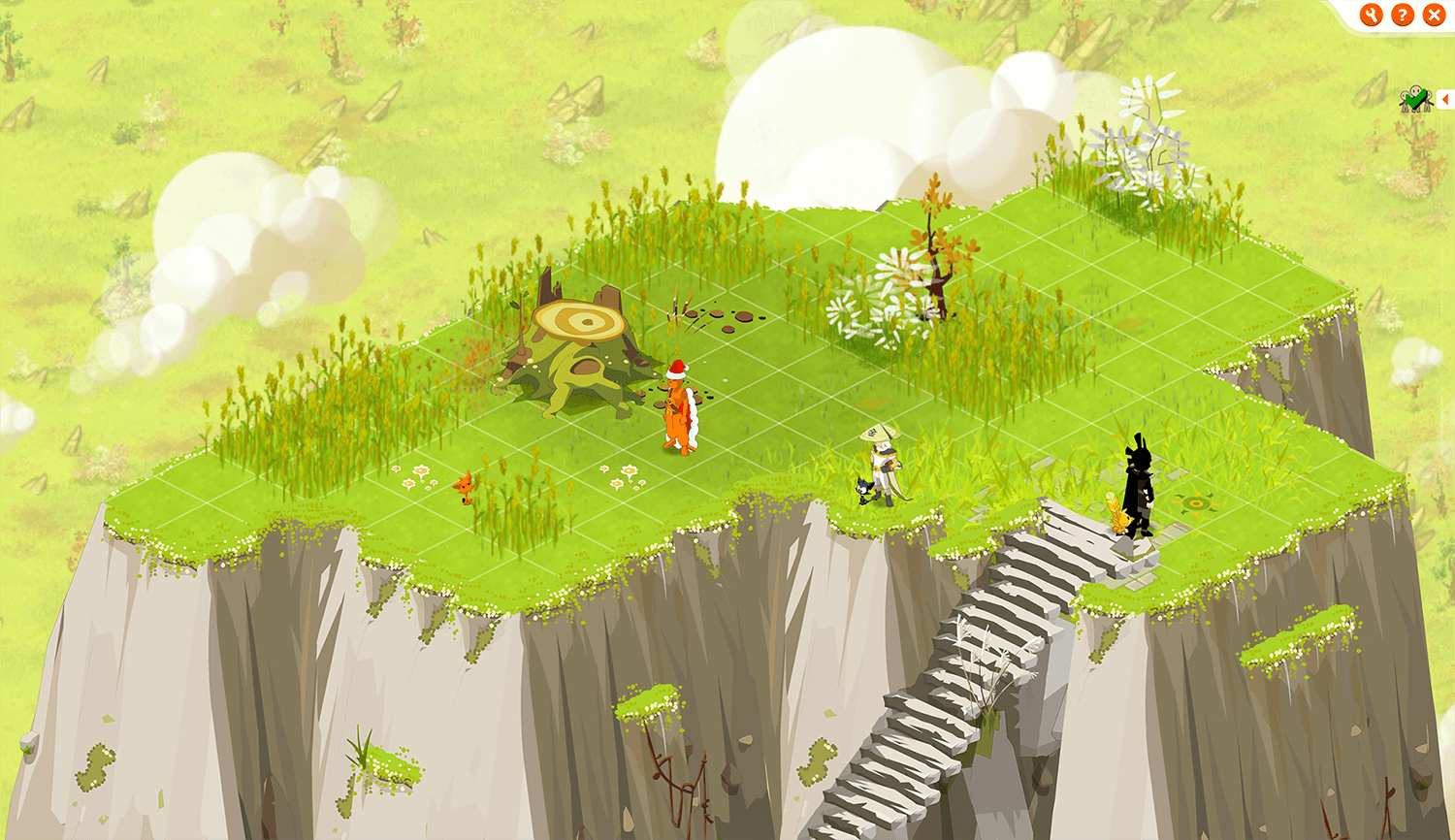The width and height of the screenshot is (1455, 840).
Task: Open help with the question mark button
Action: click(1403, 15)
